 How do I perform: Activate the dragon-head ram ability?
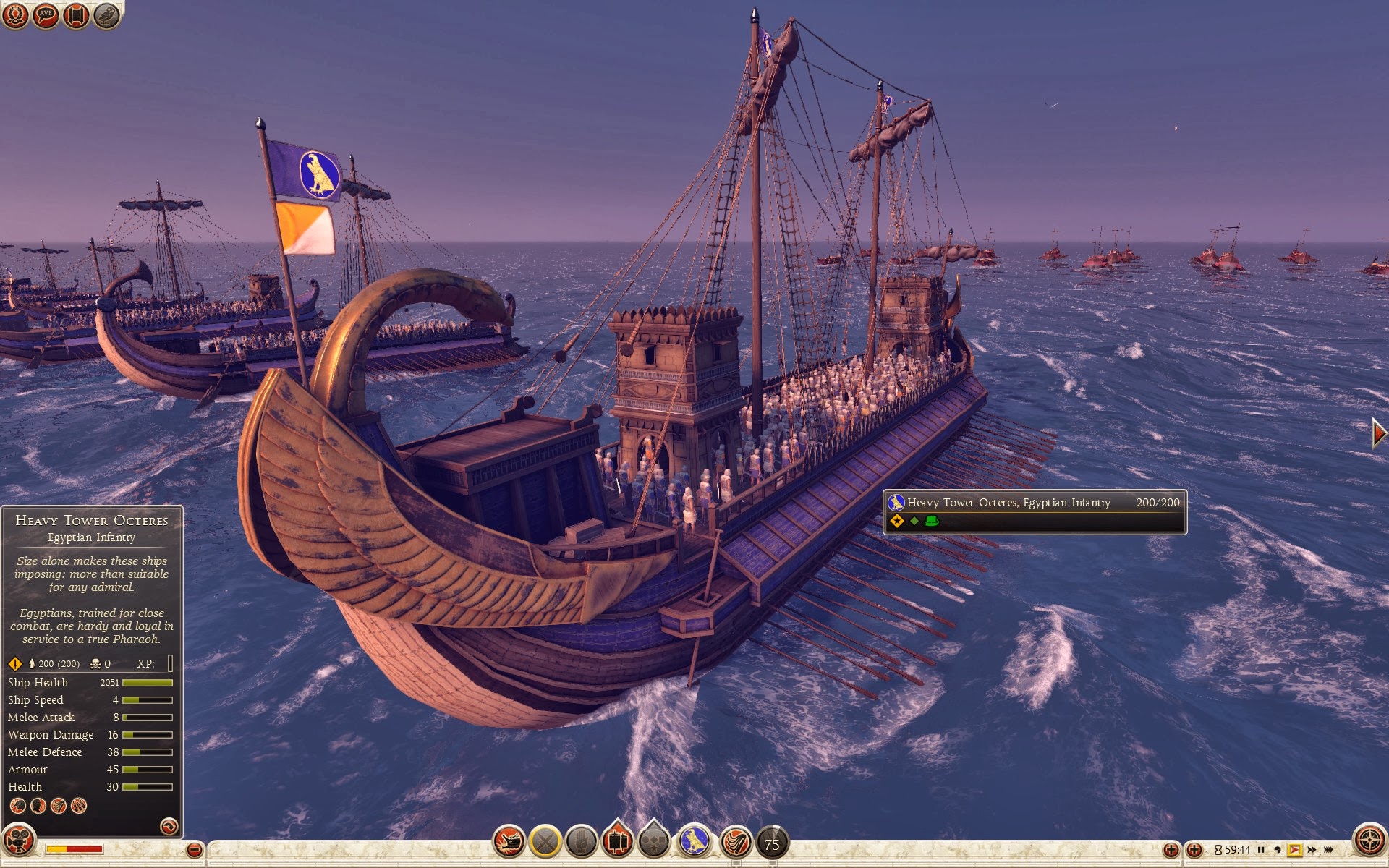[509, 842]
